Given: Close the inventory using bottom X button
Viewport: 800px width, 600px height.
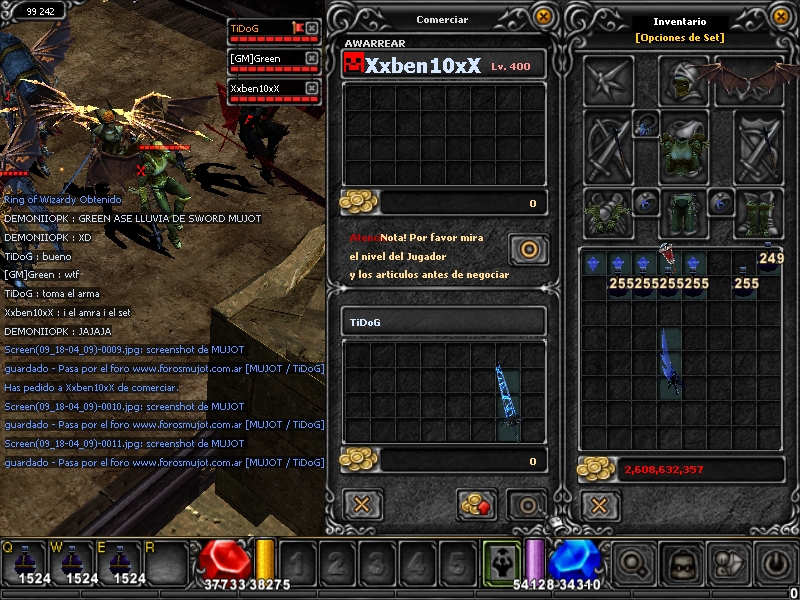Looking at the screenshot, I should pos(599,504).
